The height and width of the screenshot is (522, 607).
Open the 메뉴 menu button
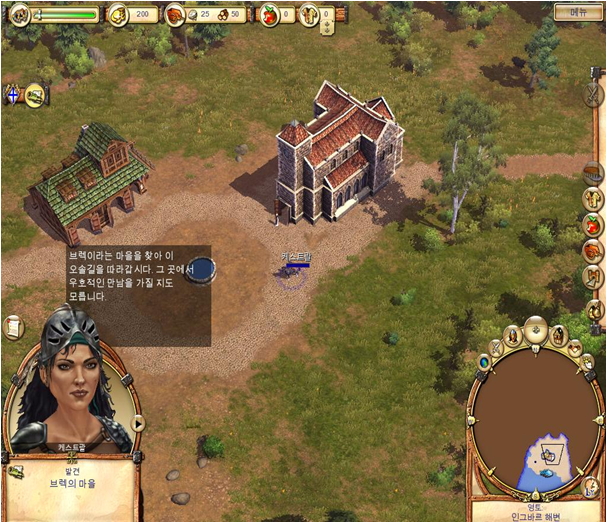(580, 12)
